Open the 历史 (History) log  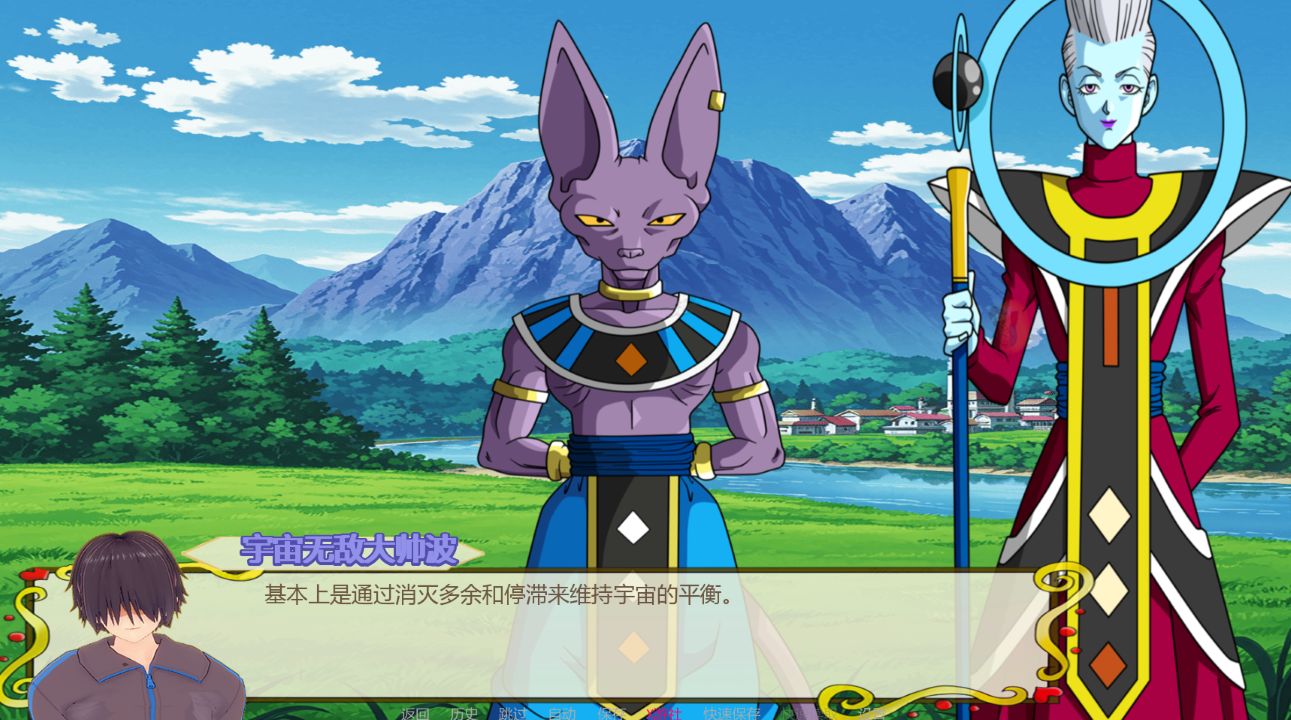[463, 713]
